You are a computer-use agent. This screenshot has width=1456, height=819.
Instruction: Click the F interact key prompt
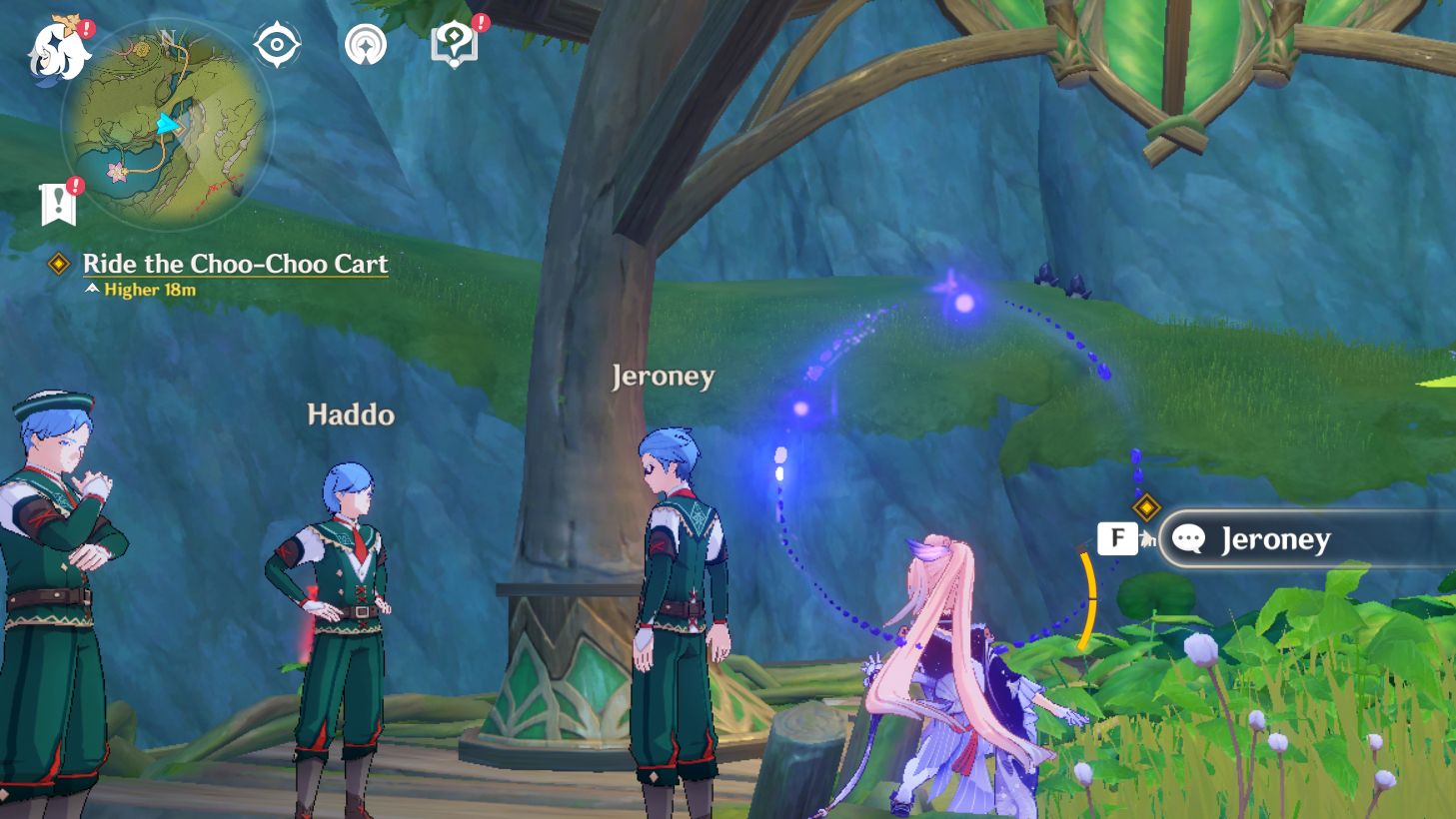[x=1116, y=537]
